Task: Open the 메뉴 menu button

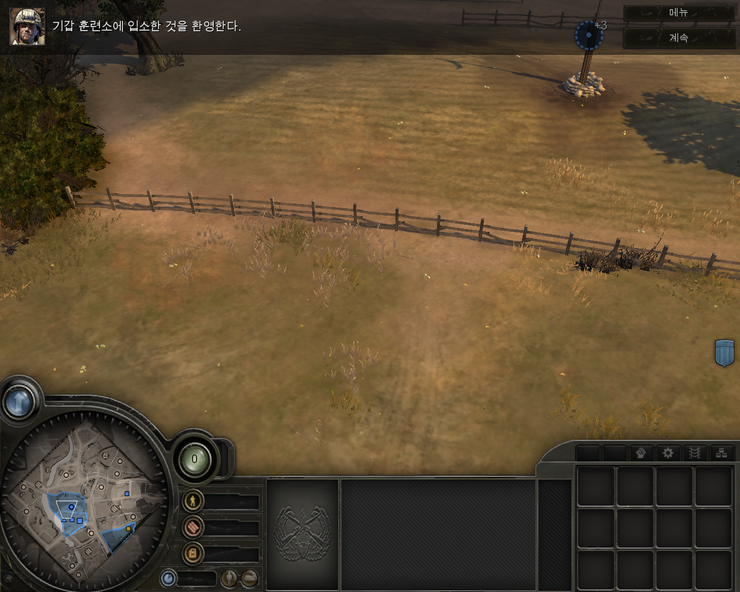Action: [679, 13]
